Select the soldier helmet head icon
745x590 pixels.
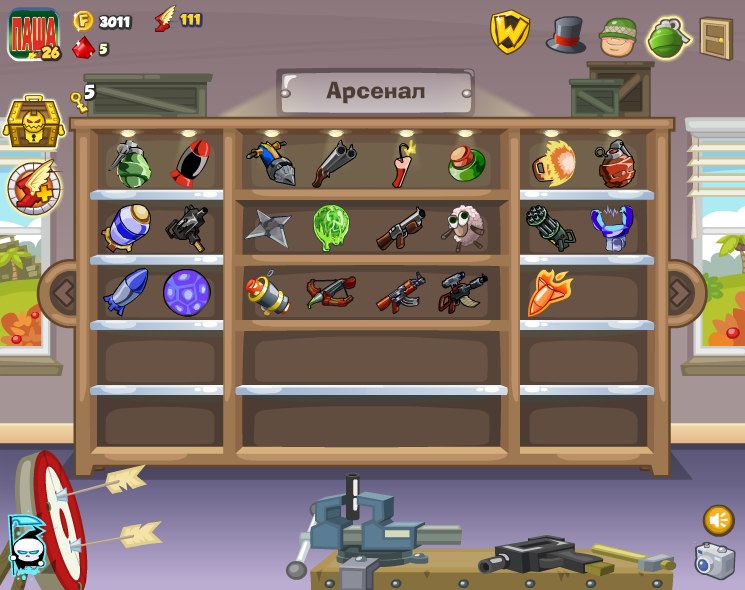click(x=618, y=36)
